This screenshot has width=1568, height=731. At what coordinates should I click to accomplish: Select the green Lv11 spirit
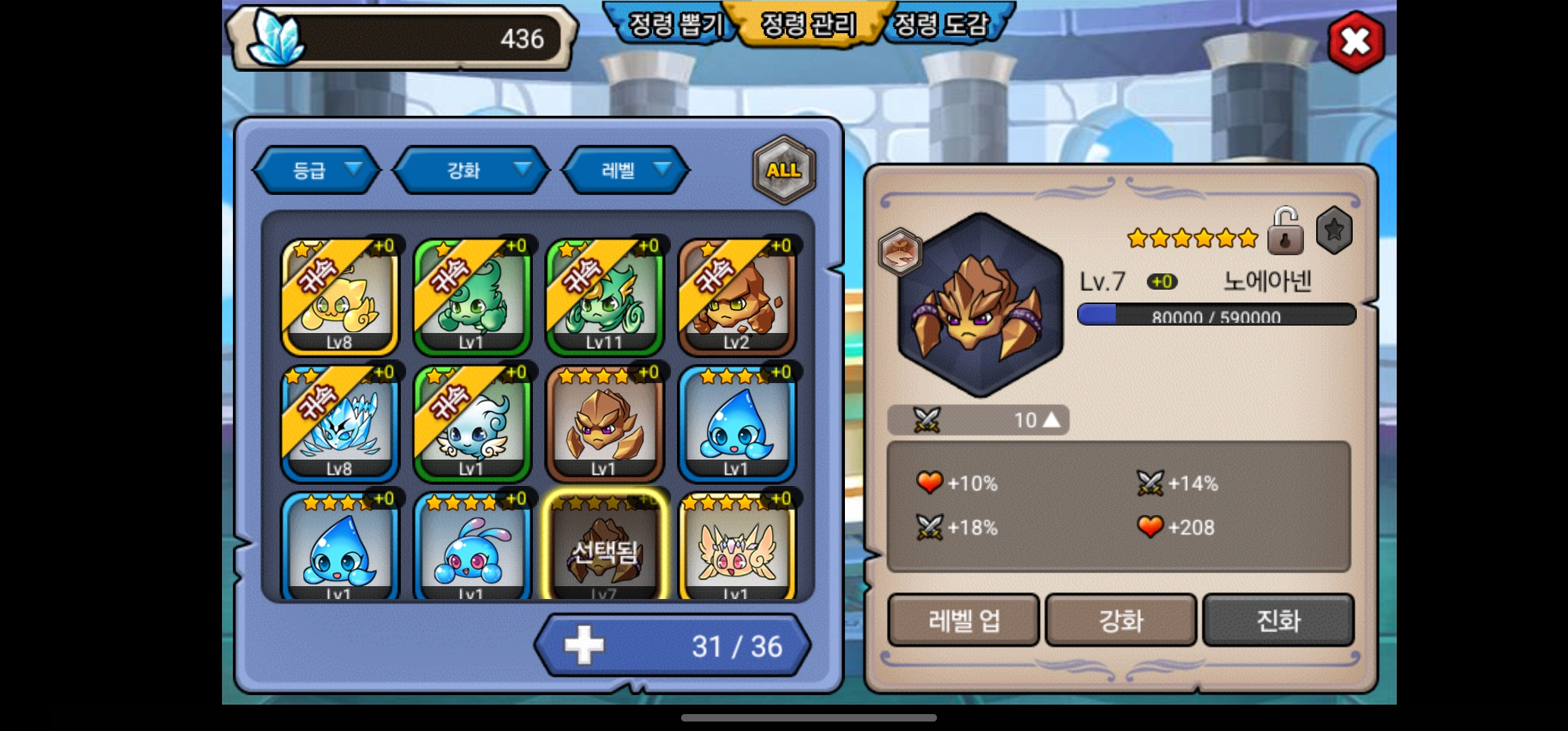[604, 297]
